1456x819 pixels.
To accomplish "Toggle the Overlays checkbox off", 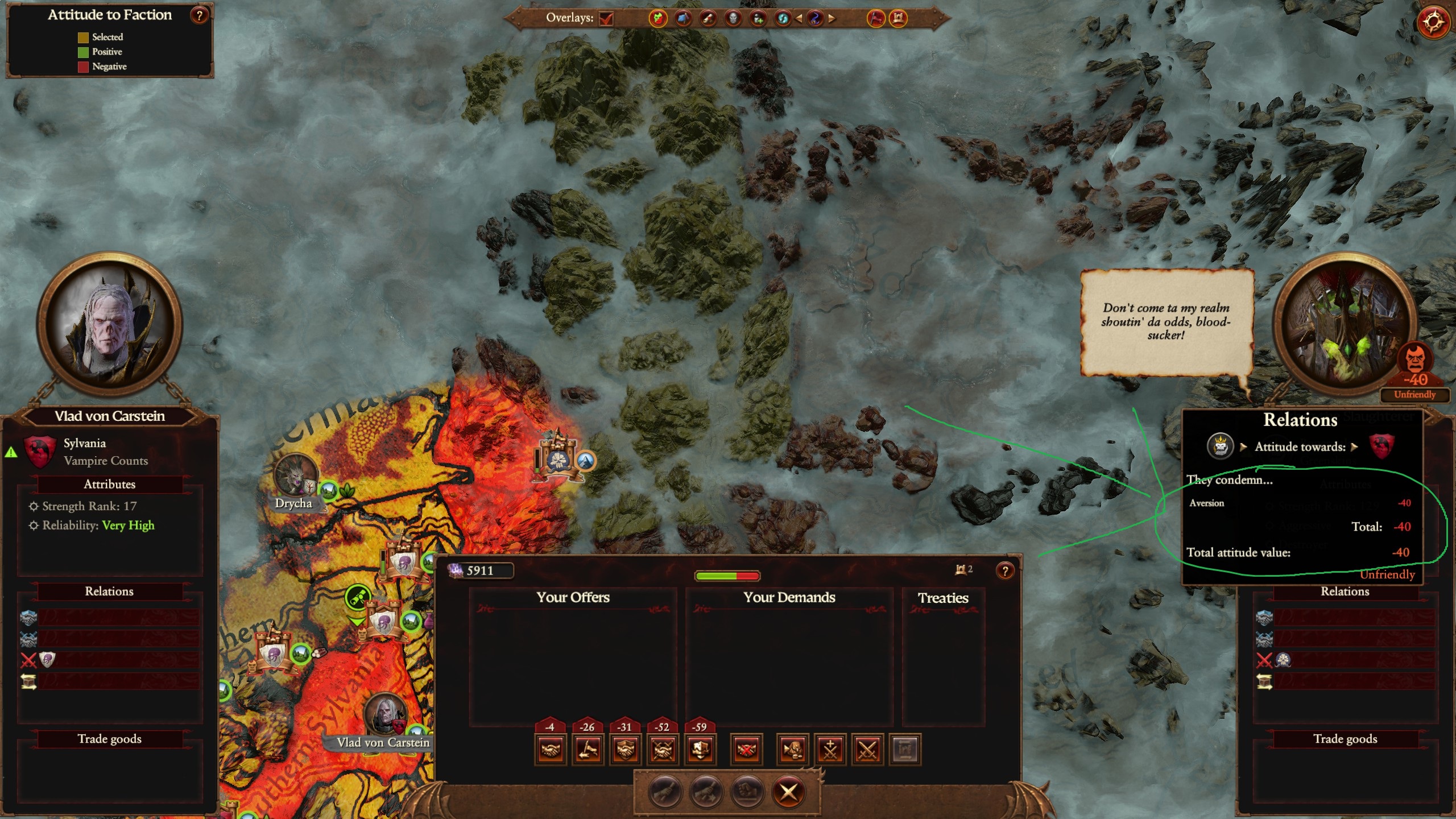I will pyautogui.click(x=606, y=19).
